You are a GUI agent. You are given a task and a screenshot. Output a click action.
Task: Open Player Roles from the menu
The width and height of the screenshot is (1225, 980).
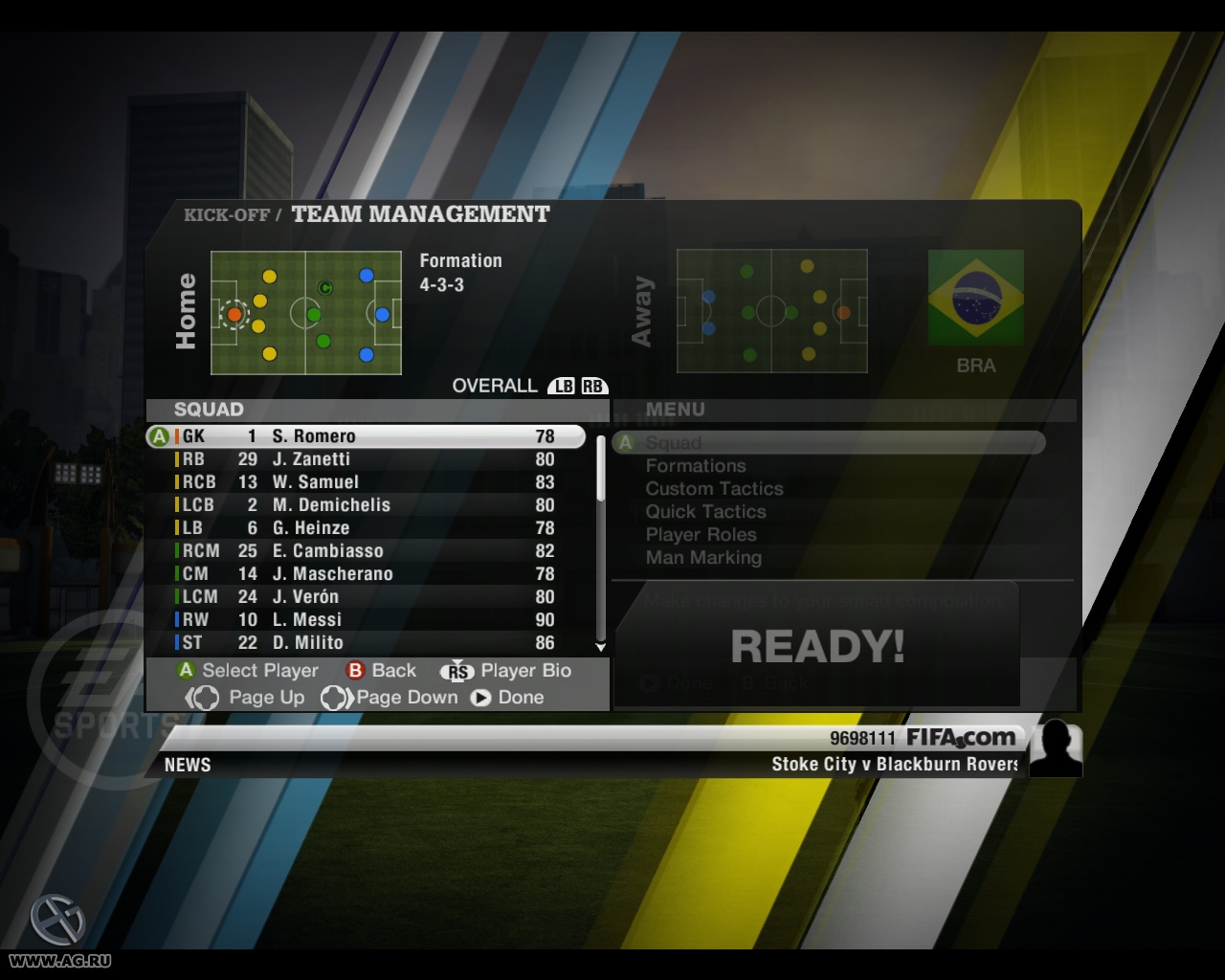tap(702, 535)
